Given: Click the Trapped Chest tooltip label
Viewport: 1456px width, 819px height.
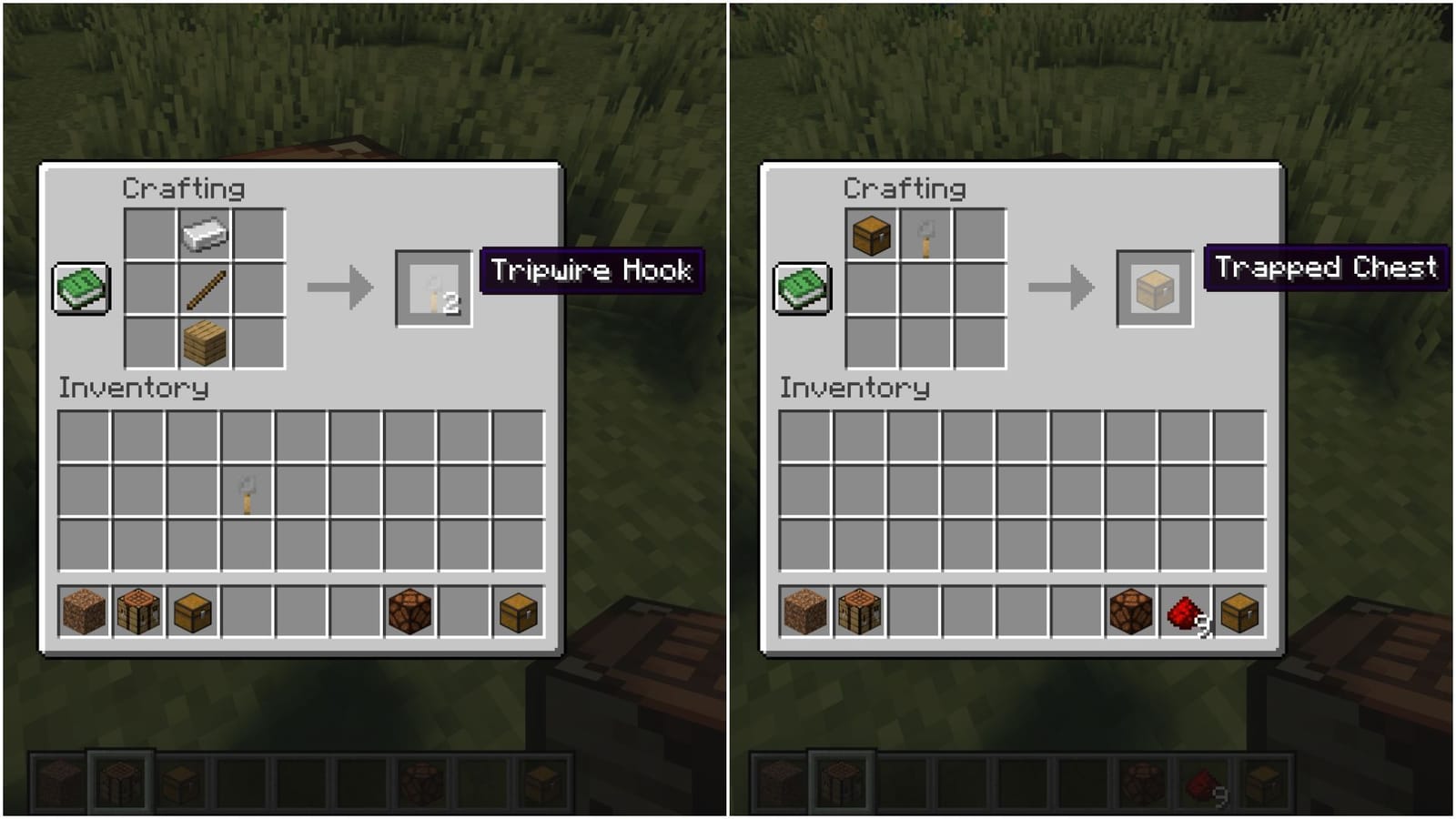Looking at the screenshot, I should click(x=1325, y=268).
